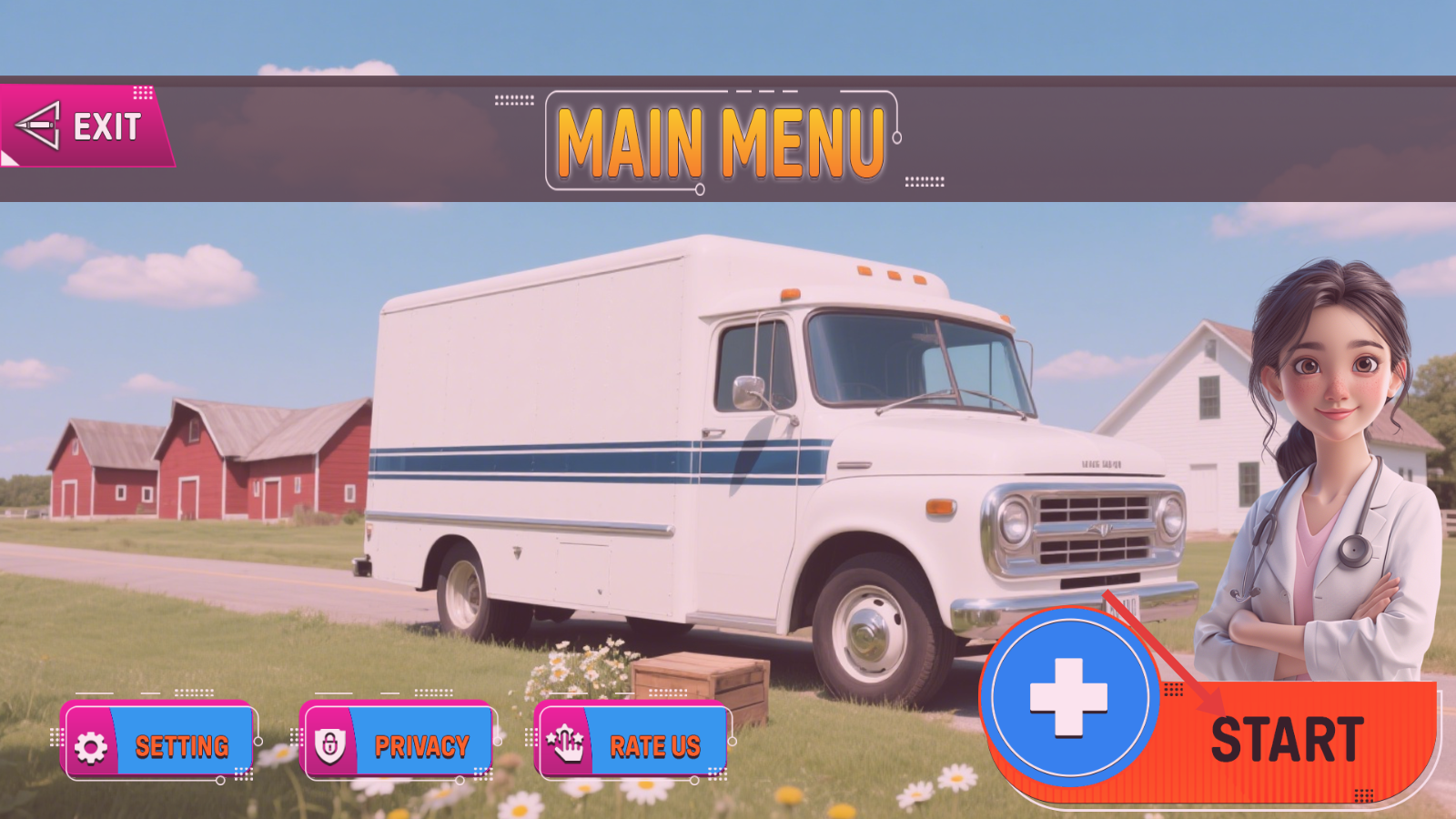
Task: View the Privacy policy
Action: point(397,745)
